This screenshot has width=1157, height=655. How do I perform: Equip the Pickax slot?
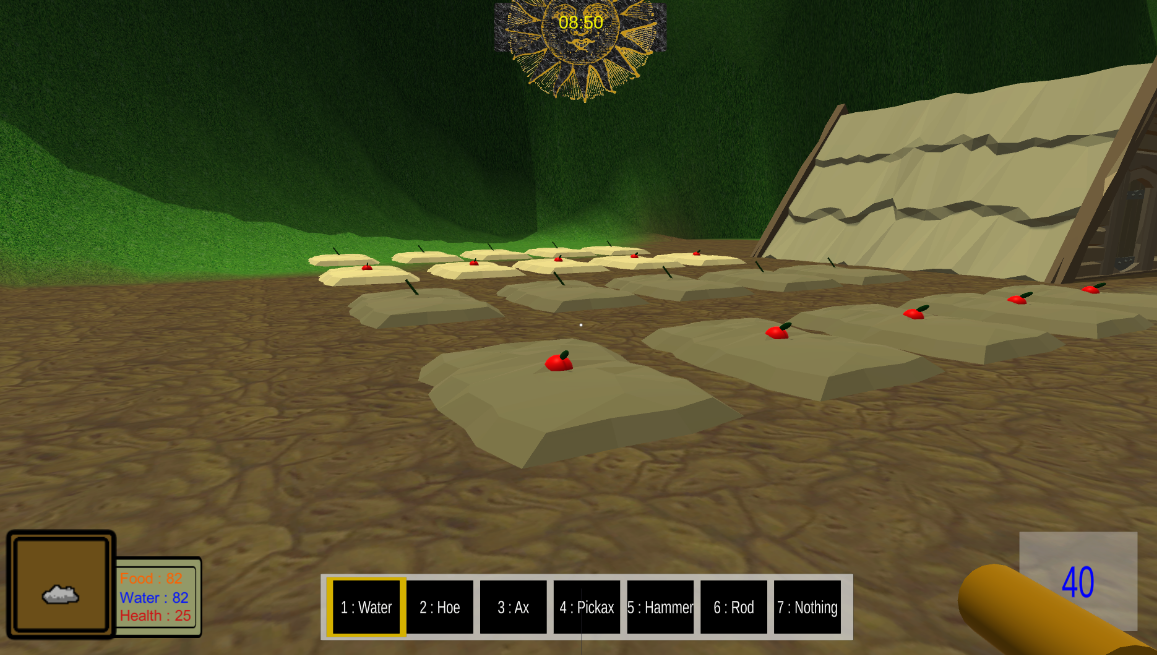587,607
